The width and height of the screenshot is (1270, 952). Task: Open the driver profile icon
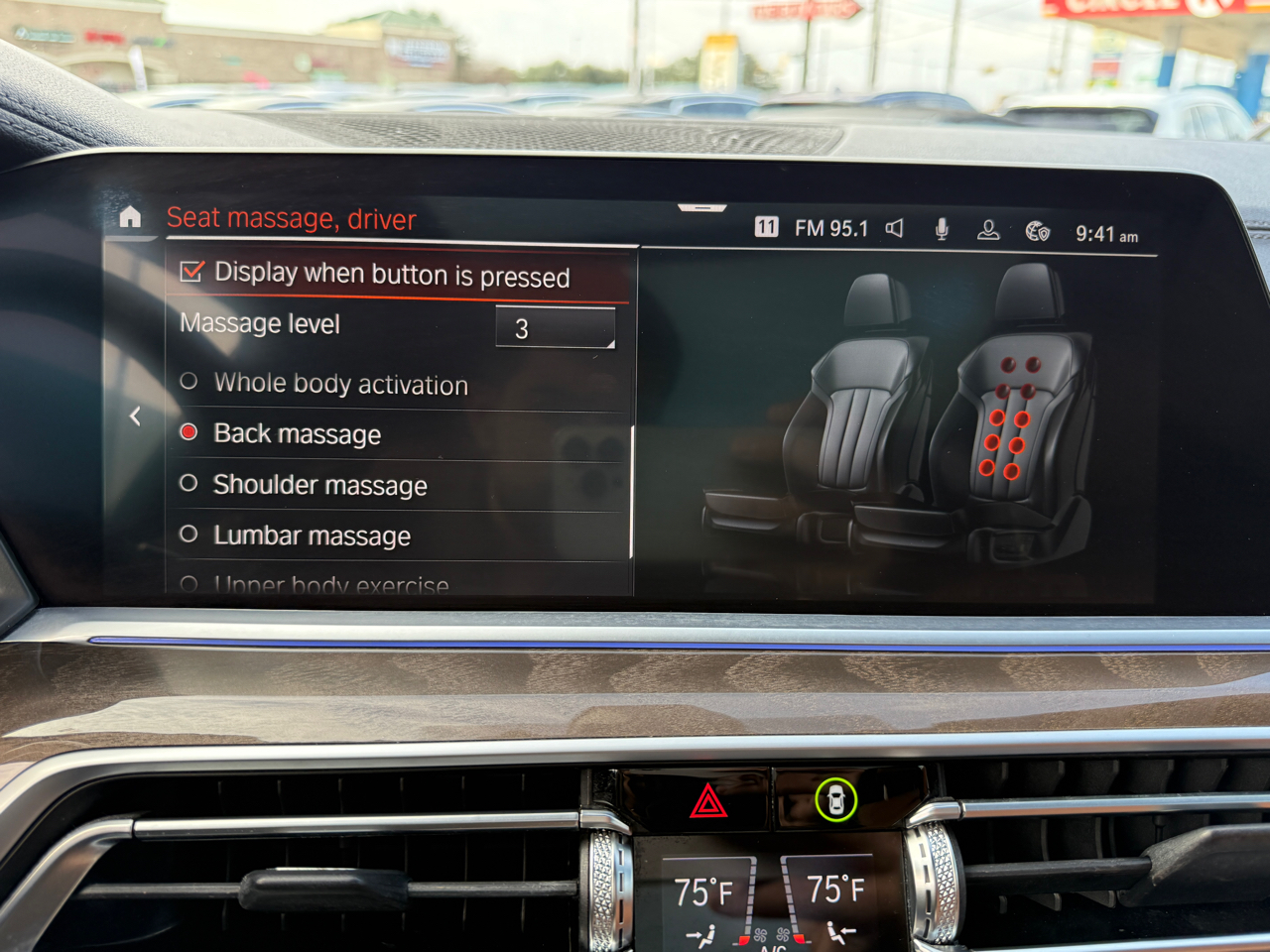click(x=988, y=231)
